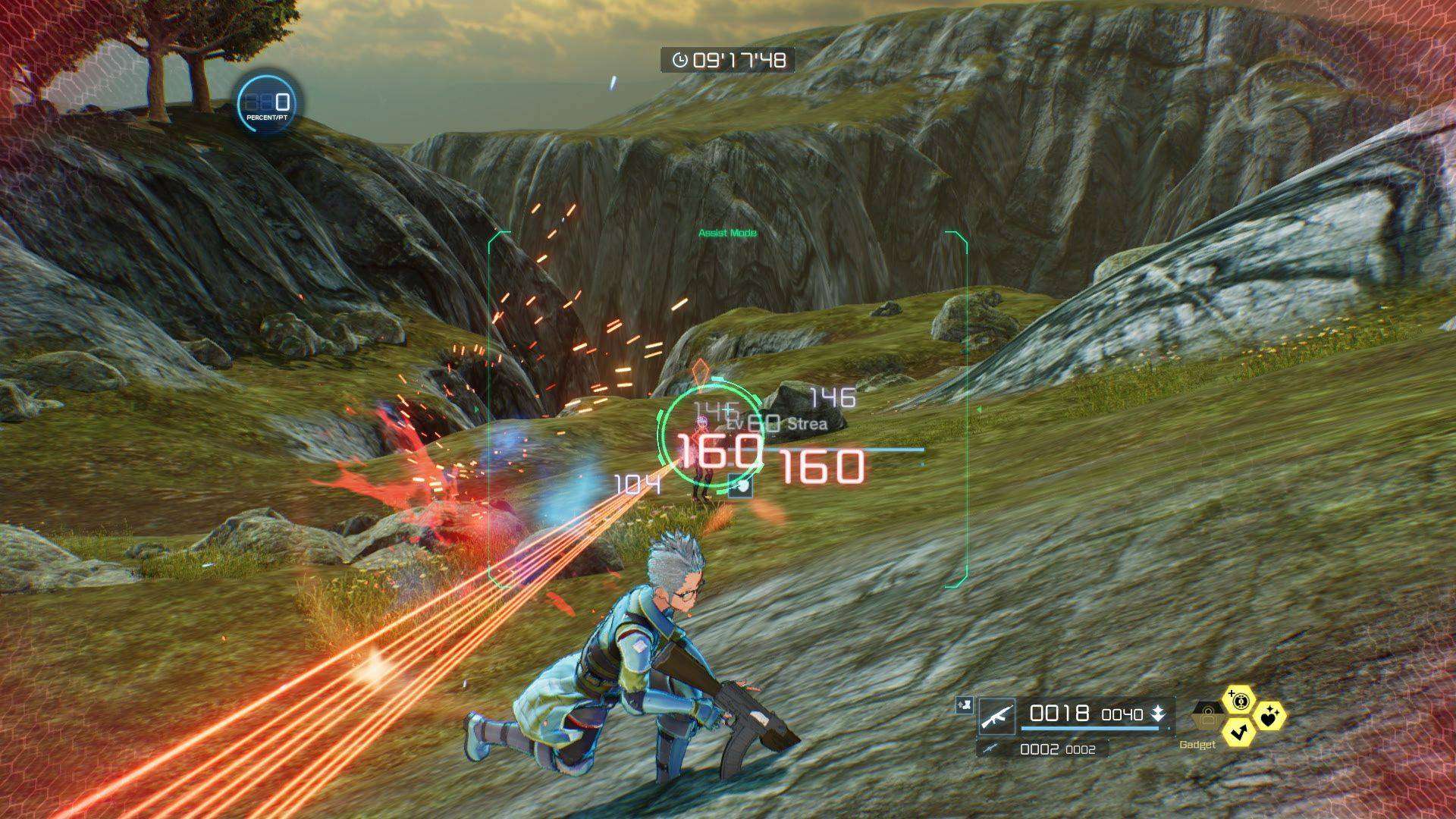This screenshot has width=1456, height=819.
Task: Select the assault rifle weapon slot
Action: pyautogui.click(x=996, y=716)
